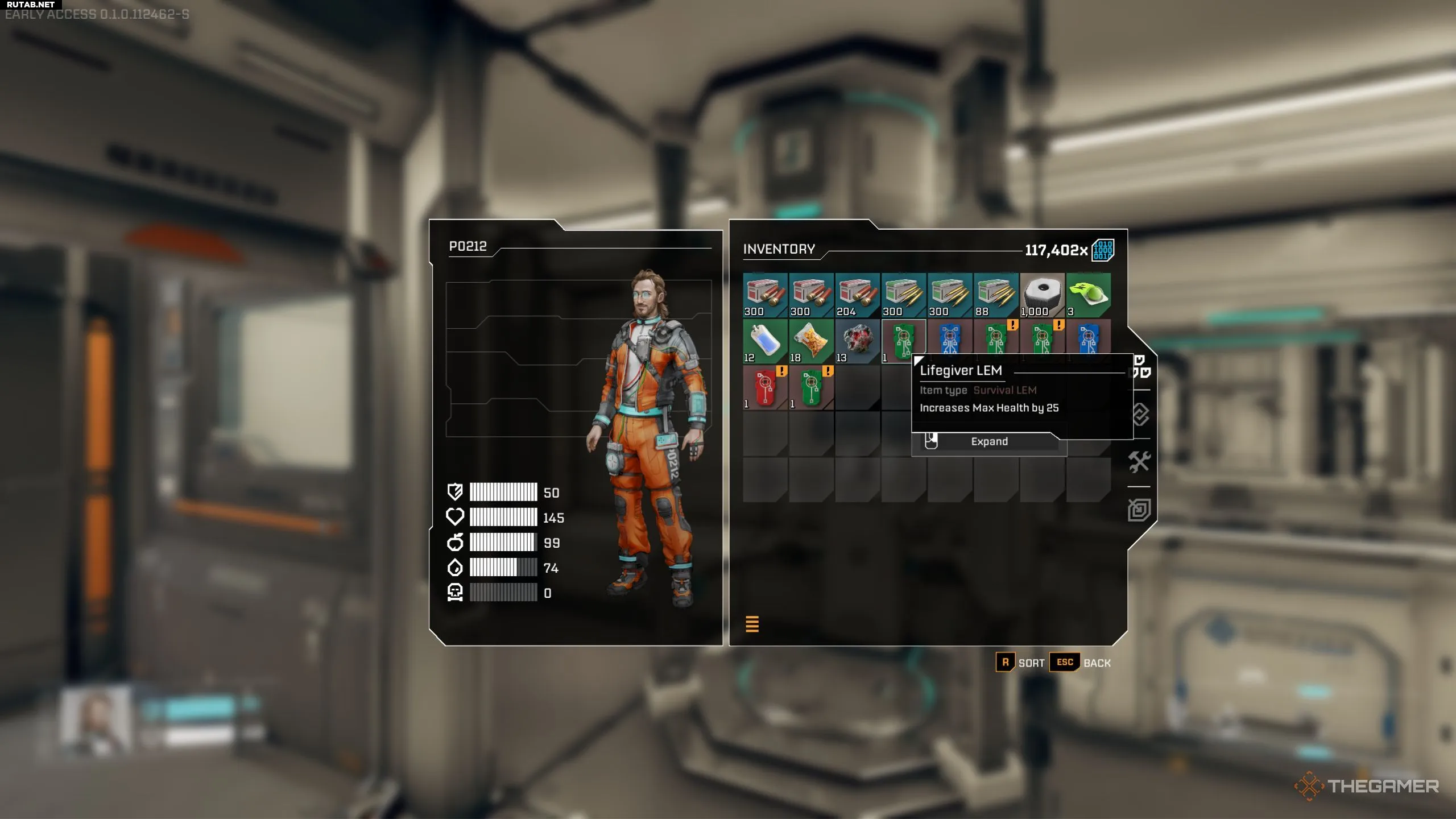The width and height of the screenshot is (1456, 819).
Task: Pick the red-speckled ore chunk stack
Action: coord(857,341)
